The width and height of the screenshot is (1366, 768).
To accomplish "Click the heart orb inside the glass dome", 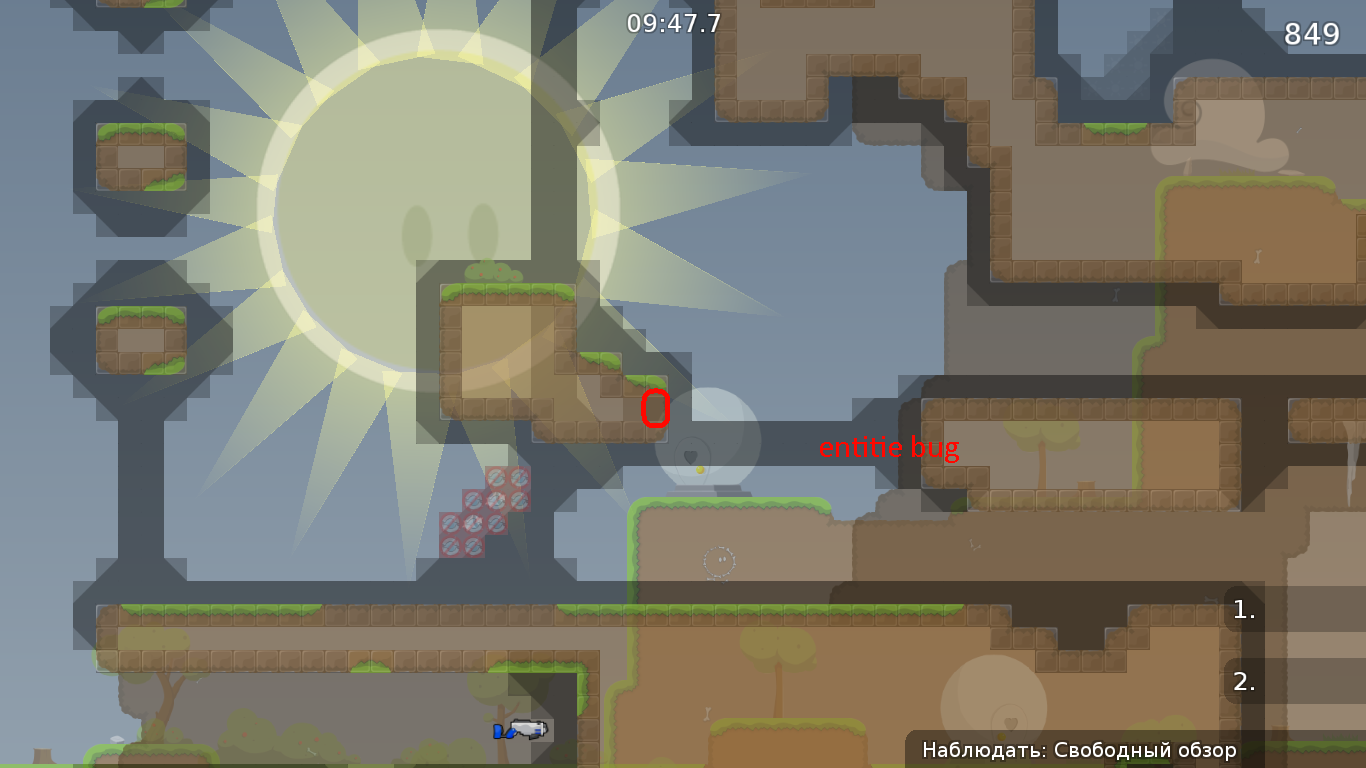I will [x=690, y=457].
